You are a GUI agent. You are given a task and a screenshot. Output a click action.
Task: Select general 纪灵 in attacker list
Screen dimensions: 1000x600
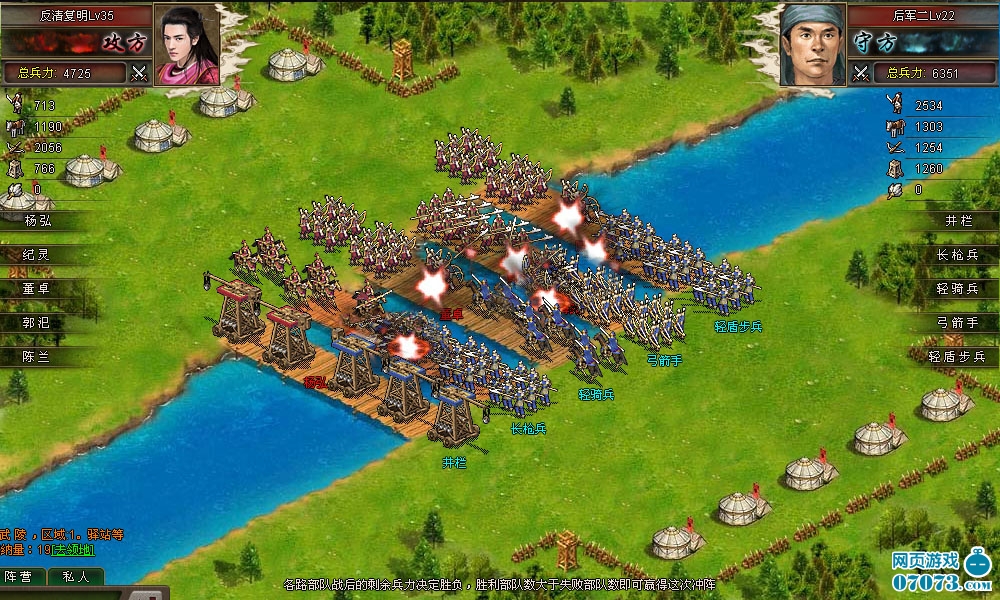tap(42, 255)
